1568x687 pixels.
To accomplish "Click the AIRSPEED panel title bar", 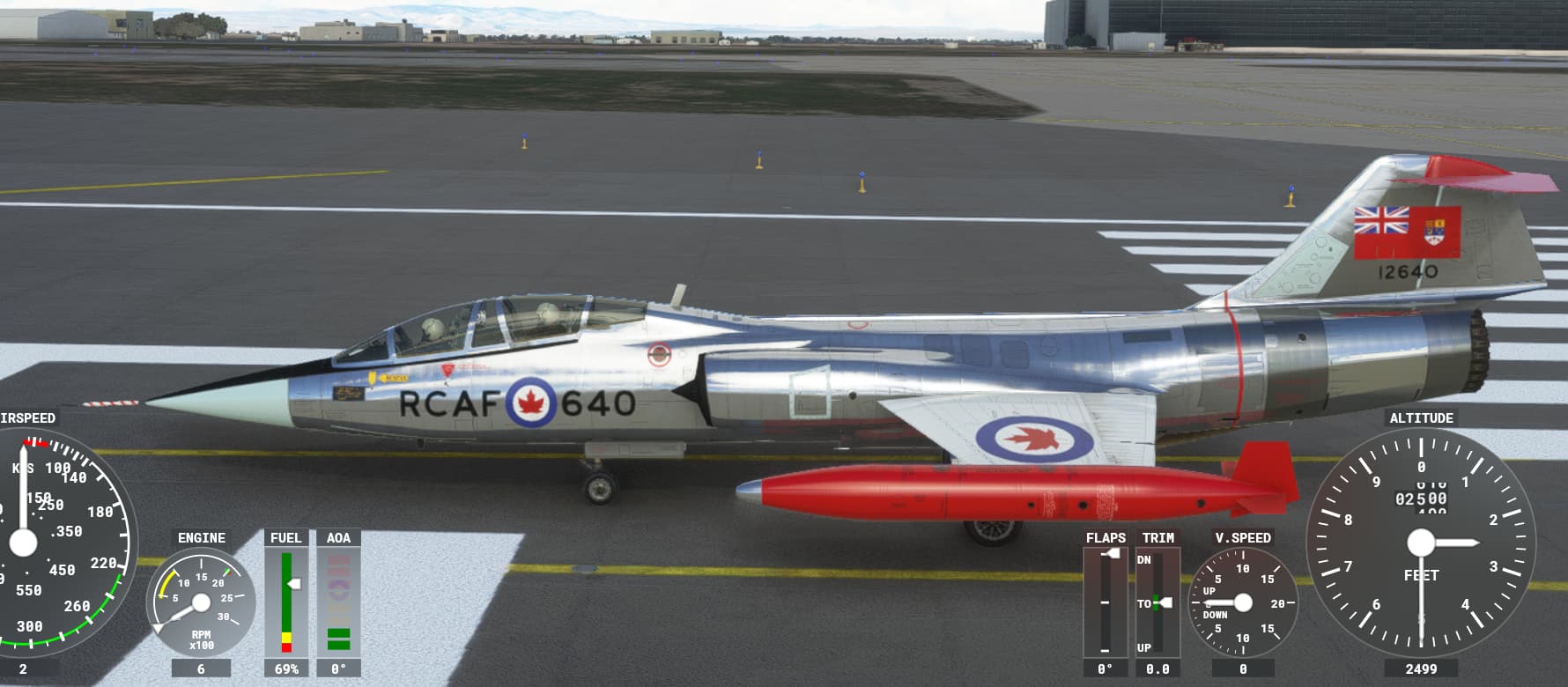I will coord(26,418).
